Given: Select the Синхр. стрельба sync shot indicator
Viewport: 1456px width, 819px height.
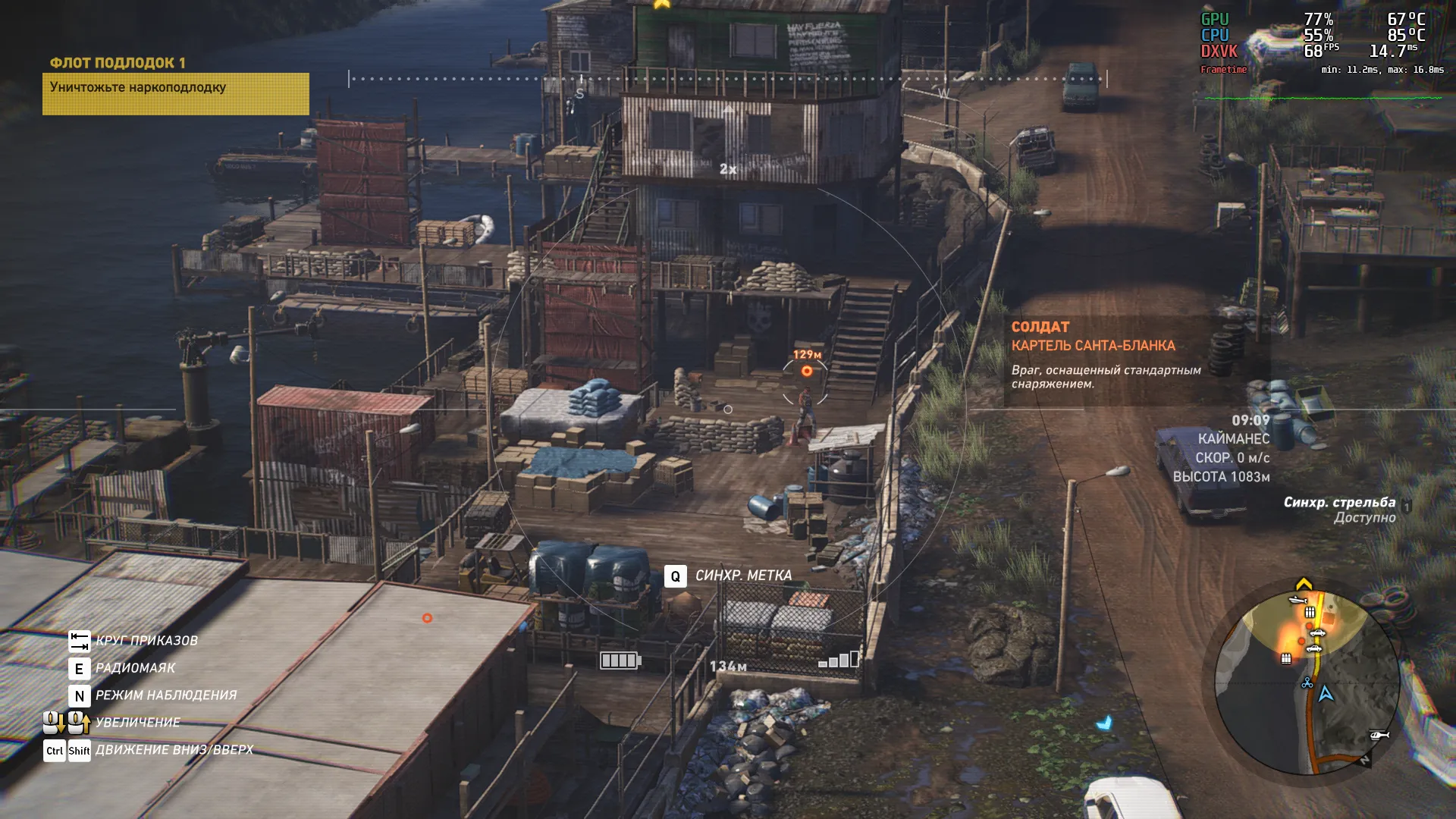Looking at the screenshot, I should coord(1339,510).
